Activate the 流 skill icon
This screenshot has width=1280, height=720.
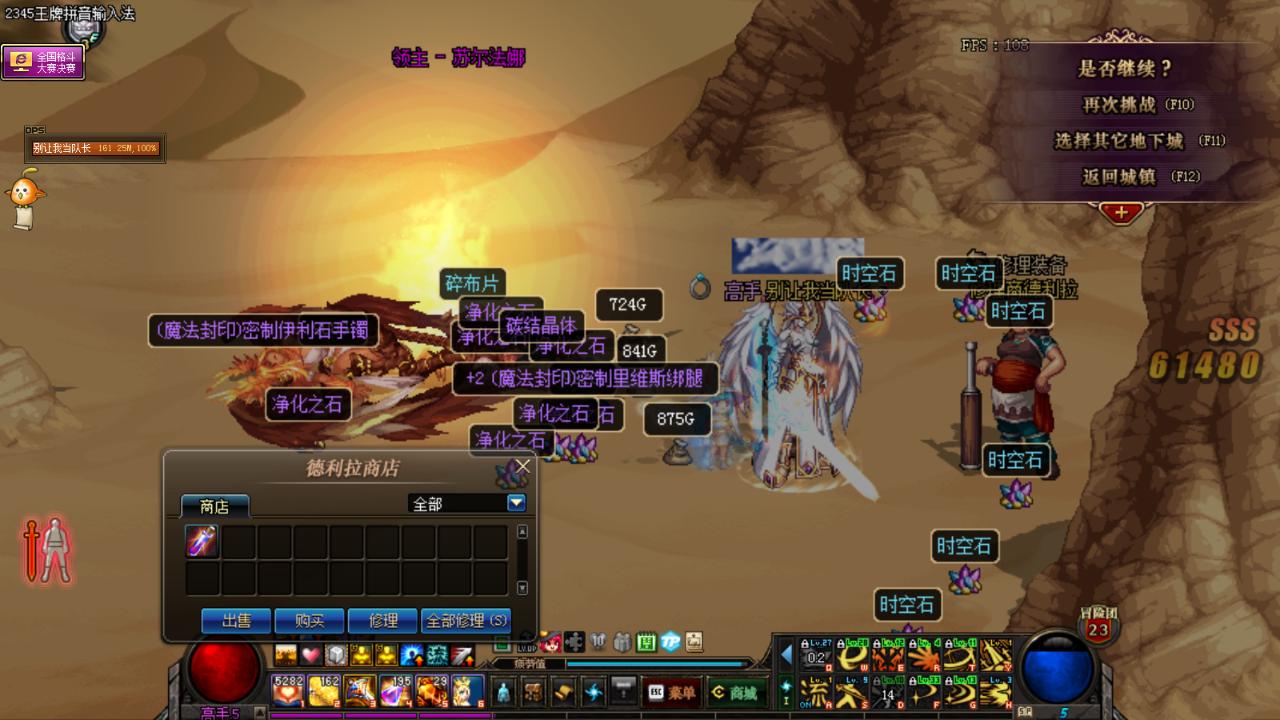coord(817,690)
